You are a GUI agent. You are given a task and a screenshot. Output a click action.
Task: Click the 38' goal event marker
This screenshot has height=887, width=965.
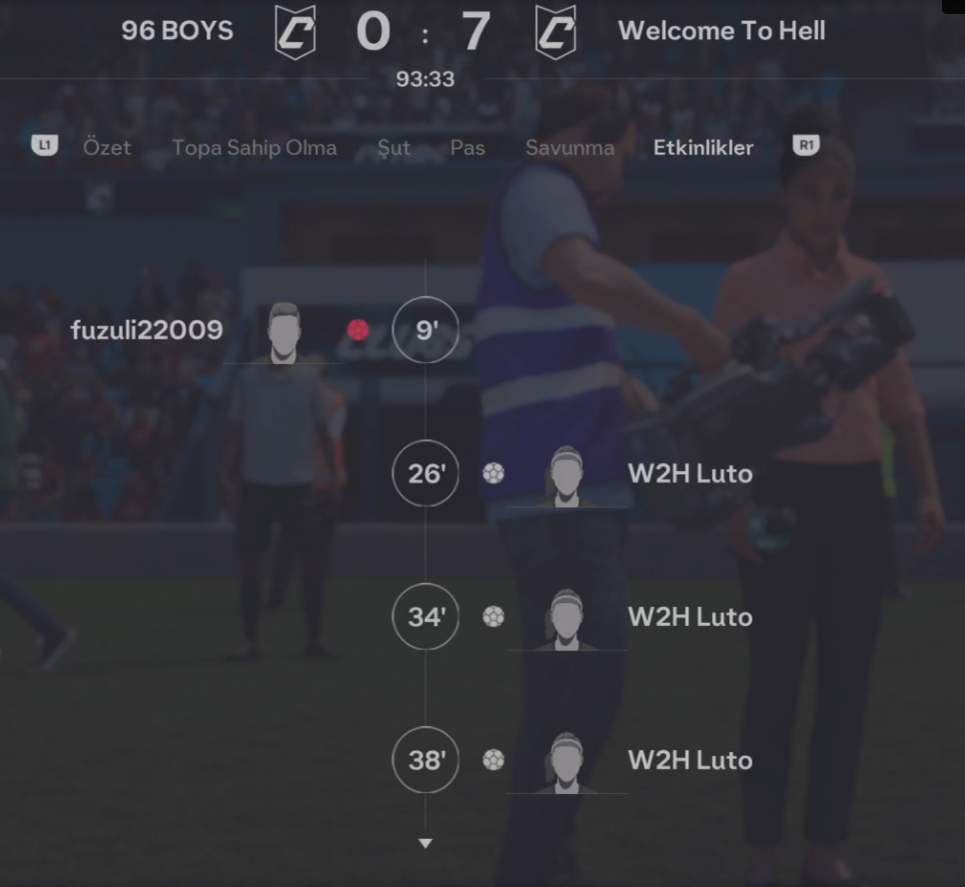(x=425, y=760)
